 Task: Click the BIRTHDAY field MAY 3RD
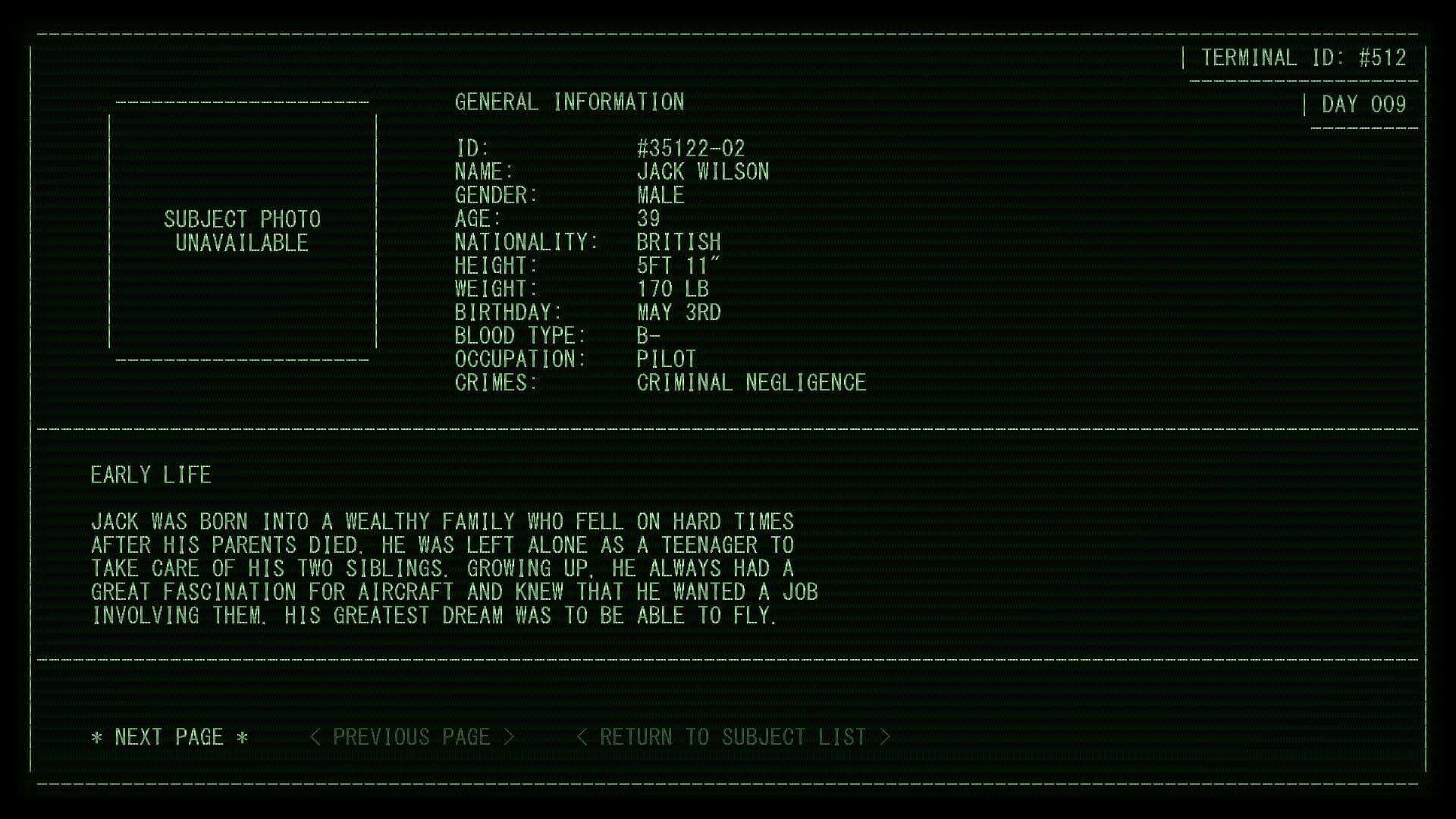pos(679,312)
